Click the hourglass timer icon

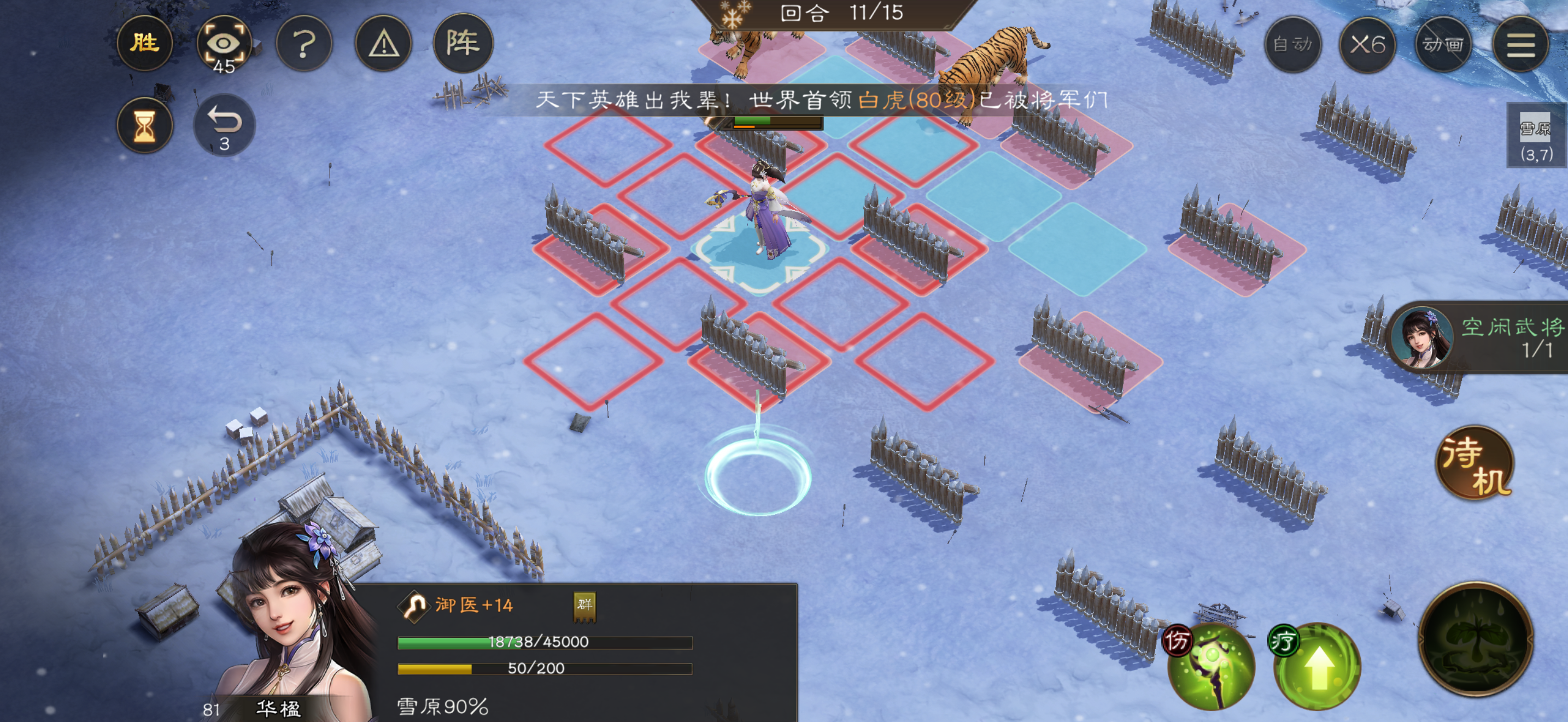click(145, 125)
